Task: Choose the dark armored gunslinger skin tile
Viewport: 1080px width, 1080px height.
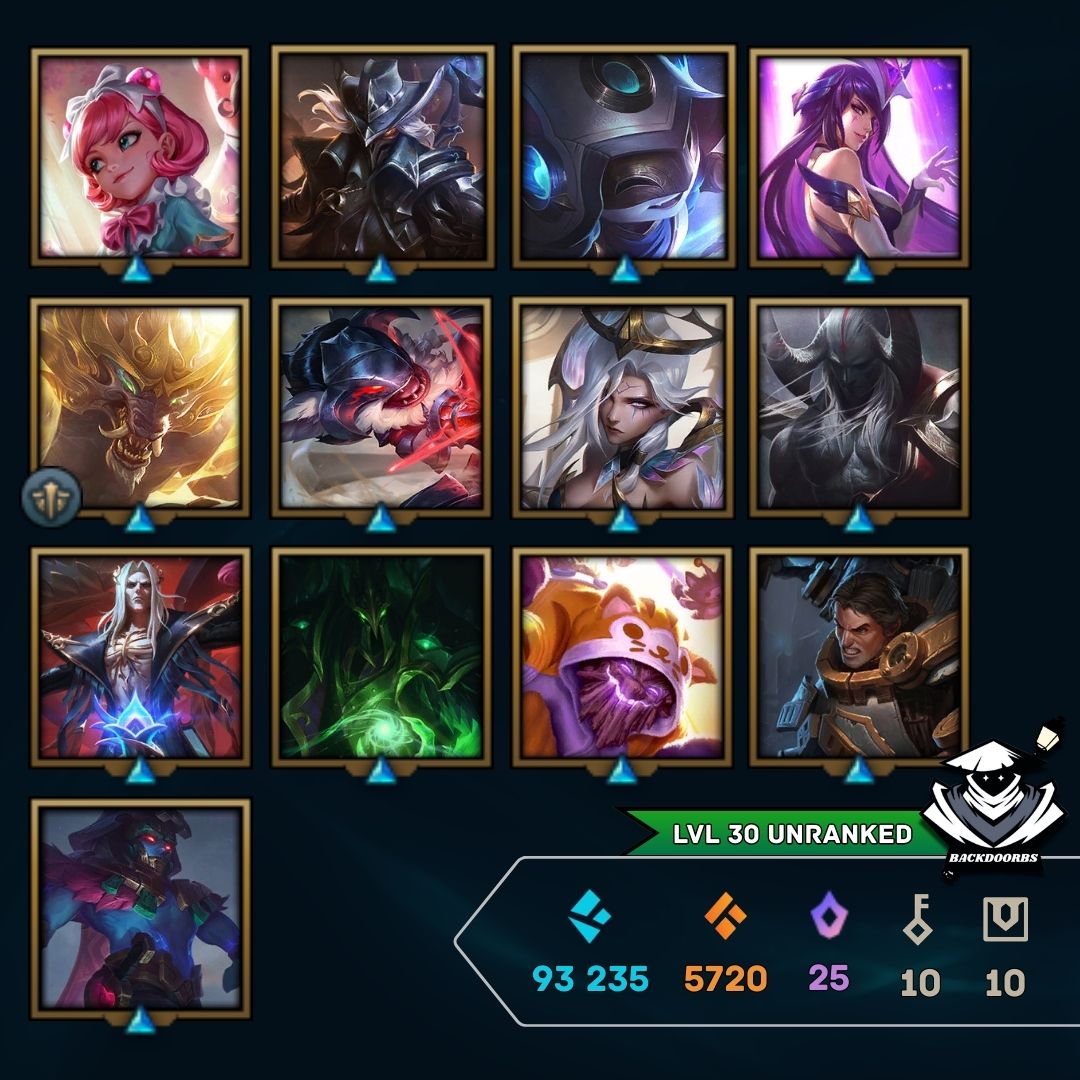Action: coord(381,157)
